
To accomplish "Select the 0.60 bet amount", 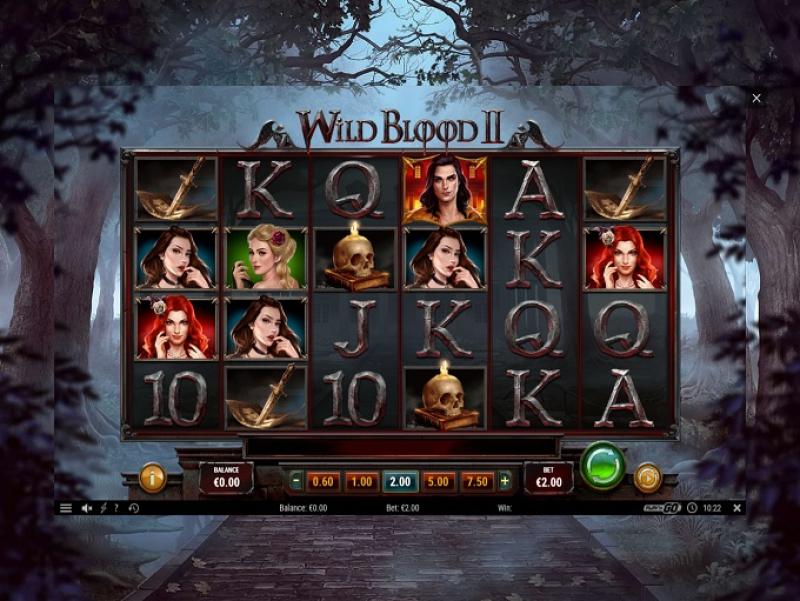I will click(x=323, y=481).
